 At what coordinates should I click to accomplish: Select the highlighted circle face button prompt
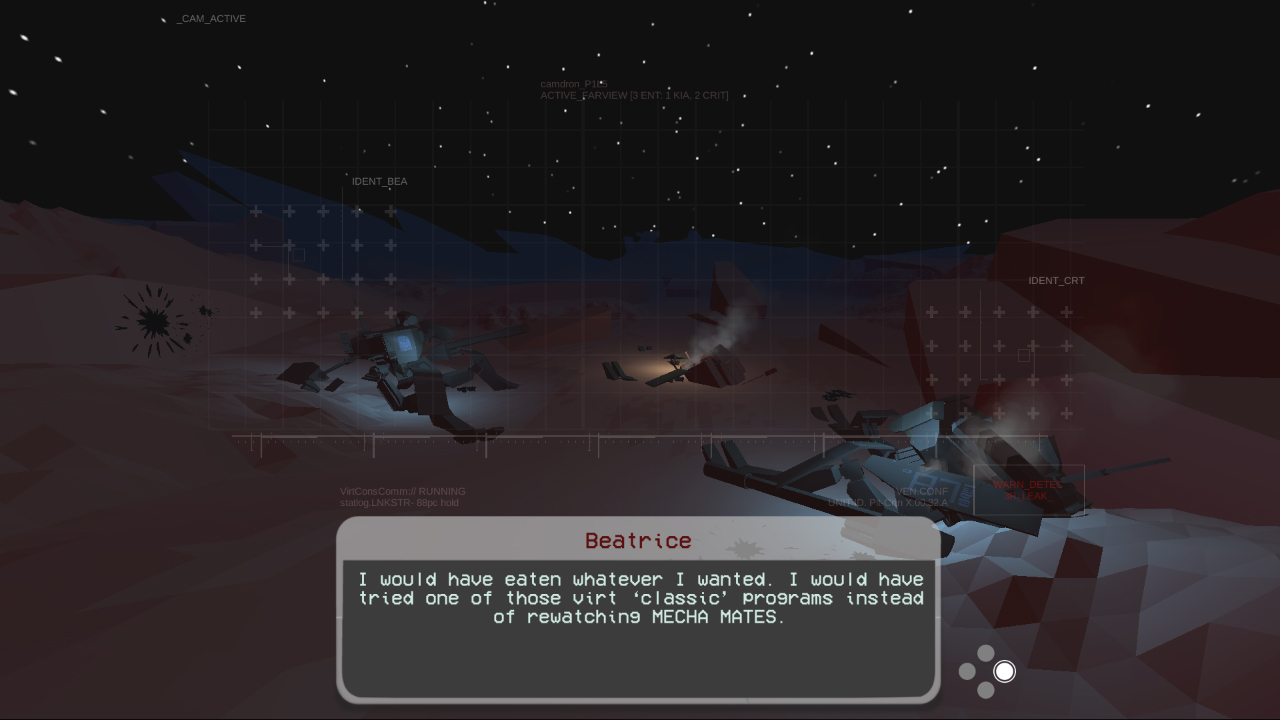[x=1003, y=671]
